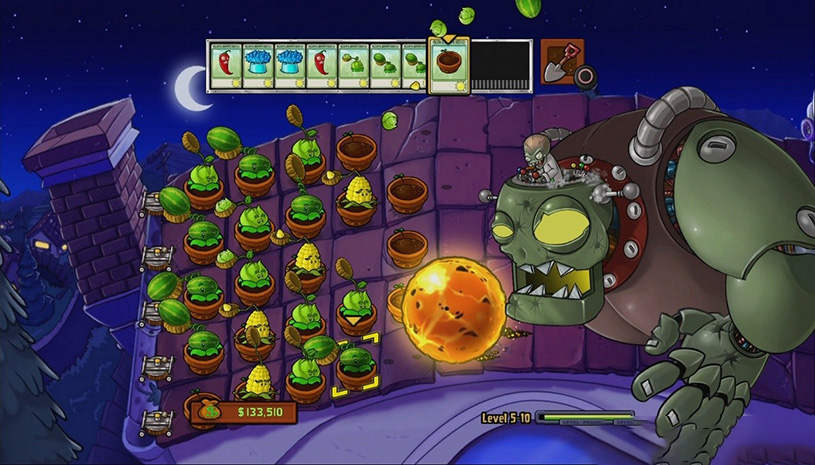This screenshot has width=815, height=465.
Task: Choose the raised Flower Pot seed card
Action: click(x=448, y=66)
